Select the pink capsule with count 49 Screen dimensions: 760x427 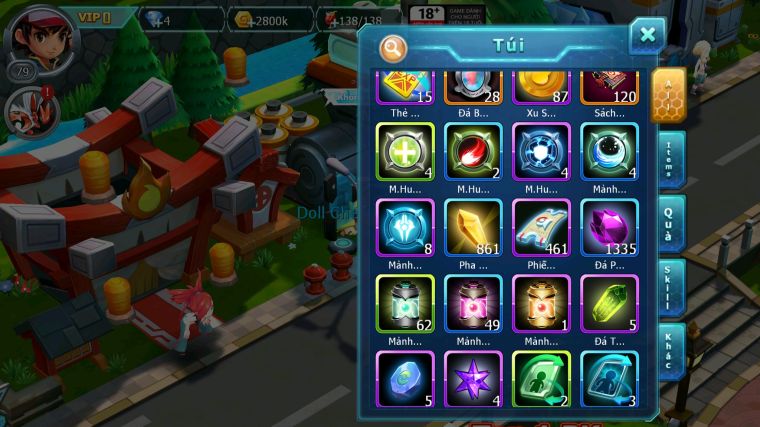pos(473,304)
